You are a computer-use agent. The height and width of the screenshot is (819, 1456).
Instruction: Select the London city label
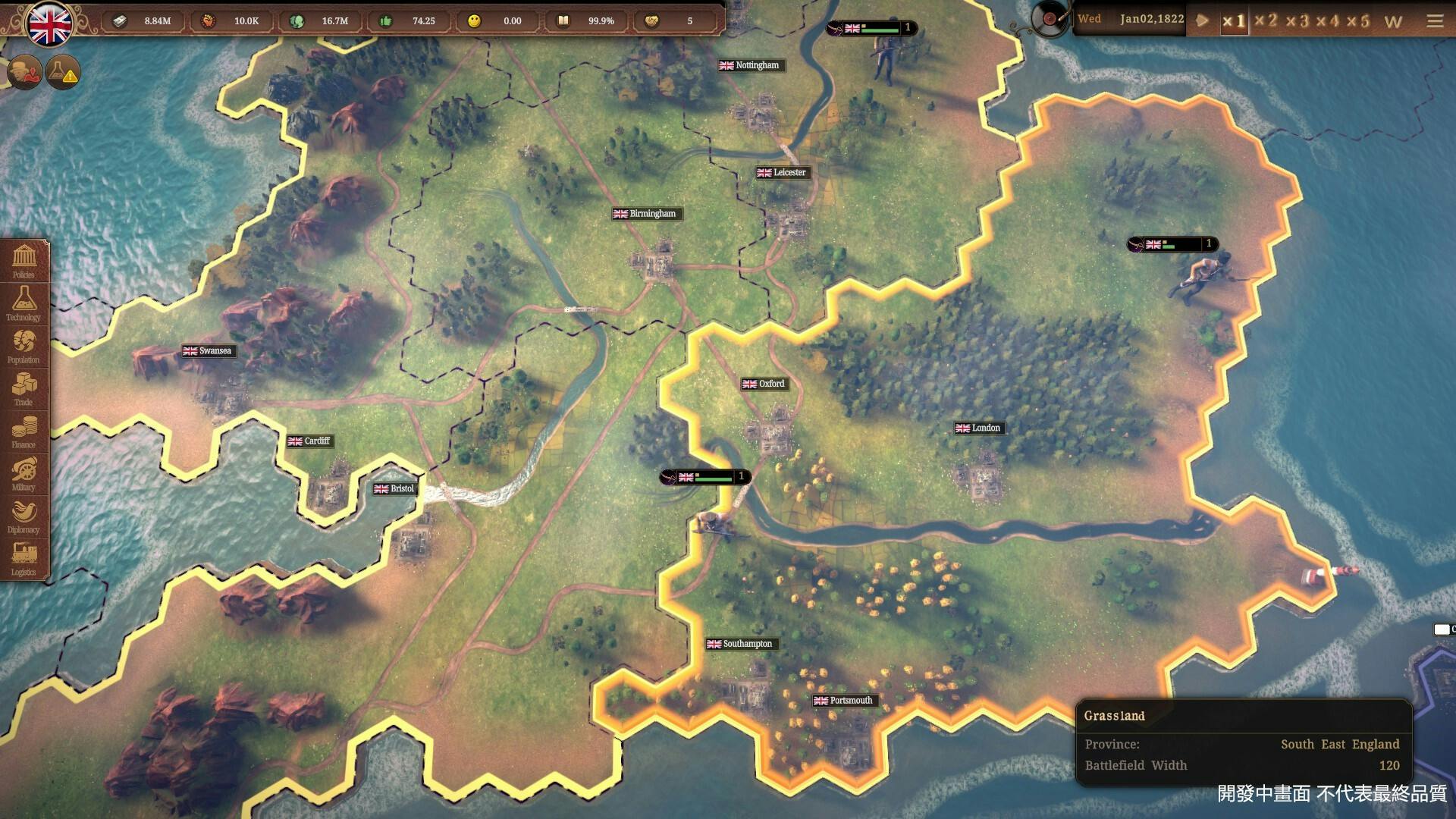(978, 428)
